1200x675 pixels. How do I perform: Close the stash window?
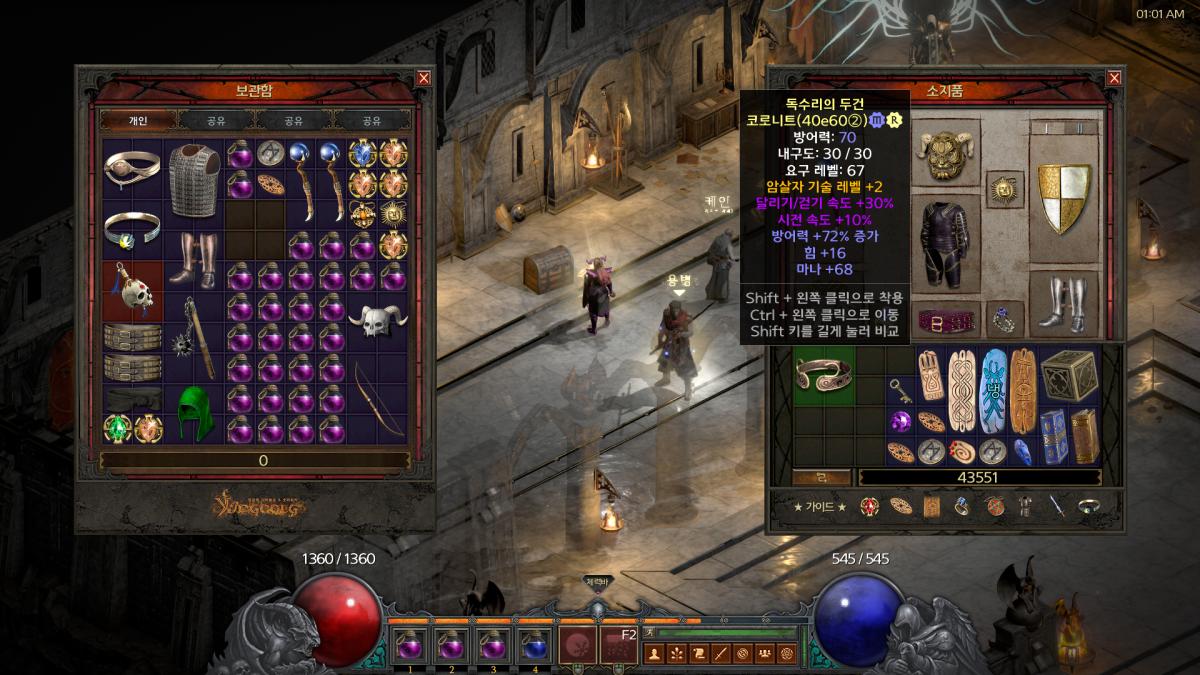point(424,78)
